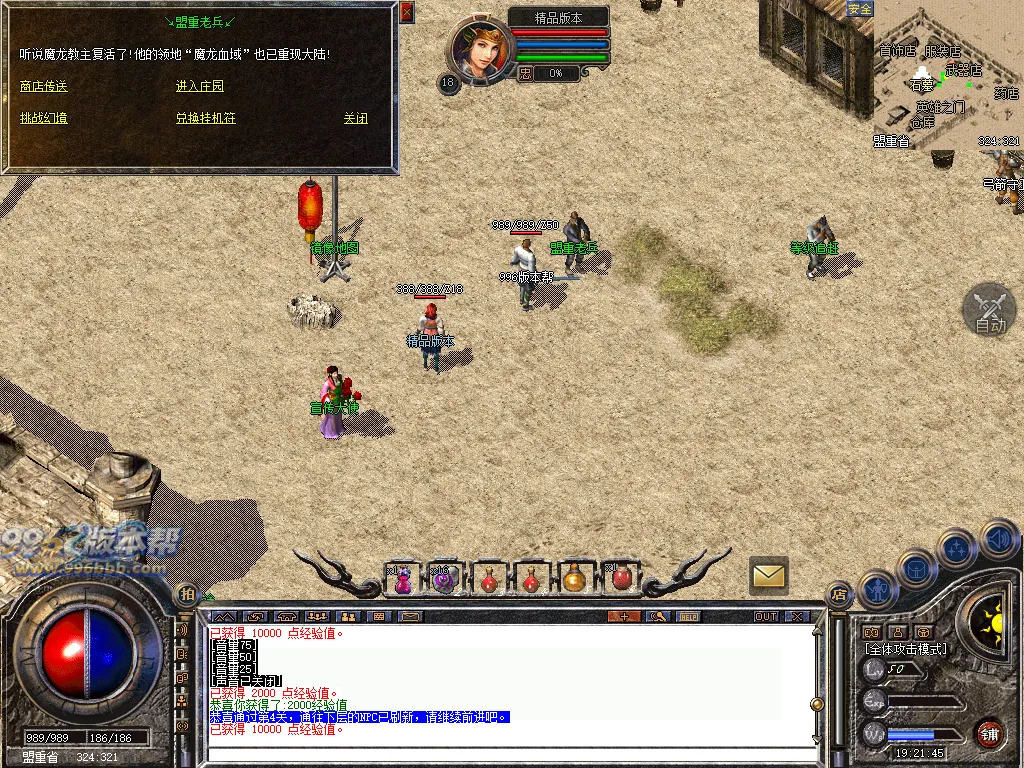Image resolution: width=1024 pixels, height=768 pixels.
Task: Toggle sound with the speaker button
Action: click(998, 540)
